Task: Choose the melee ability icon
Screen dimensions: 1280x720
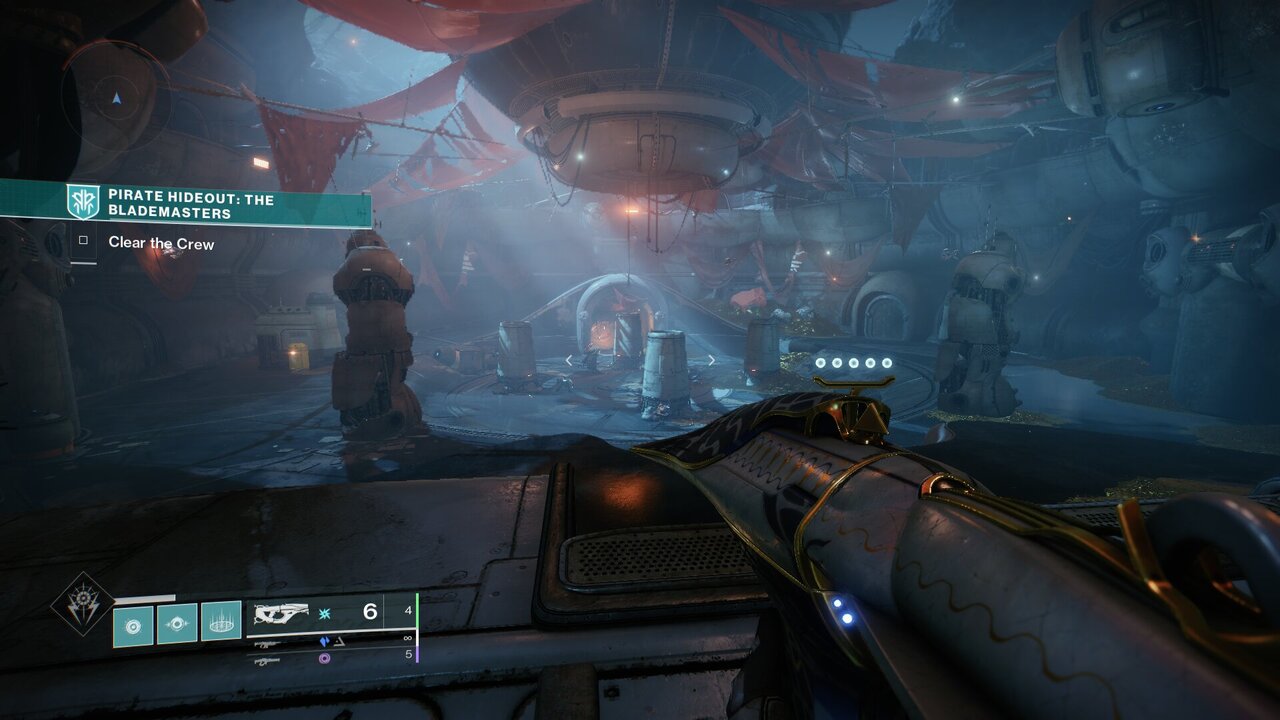Action: point(177,624)
